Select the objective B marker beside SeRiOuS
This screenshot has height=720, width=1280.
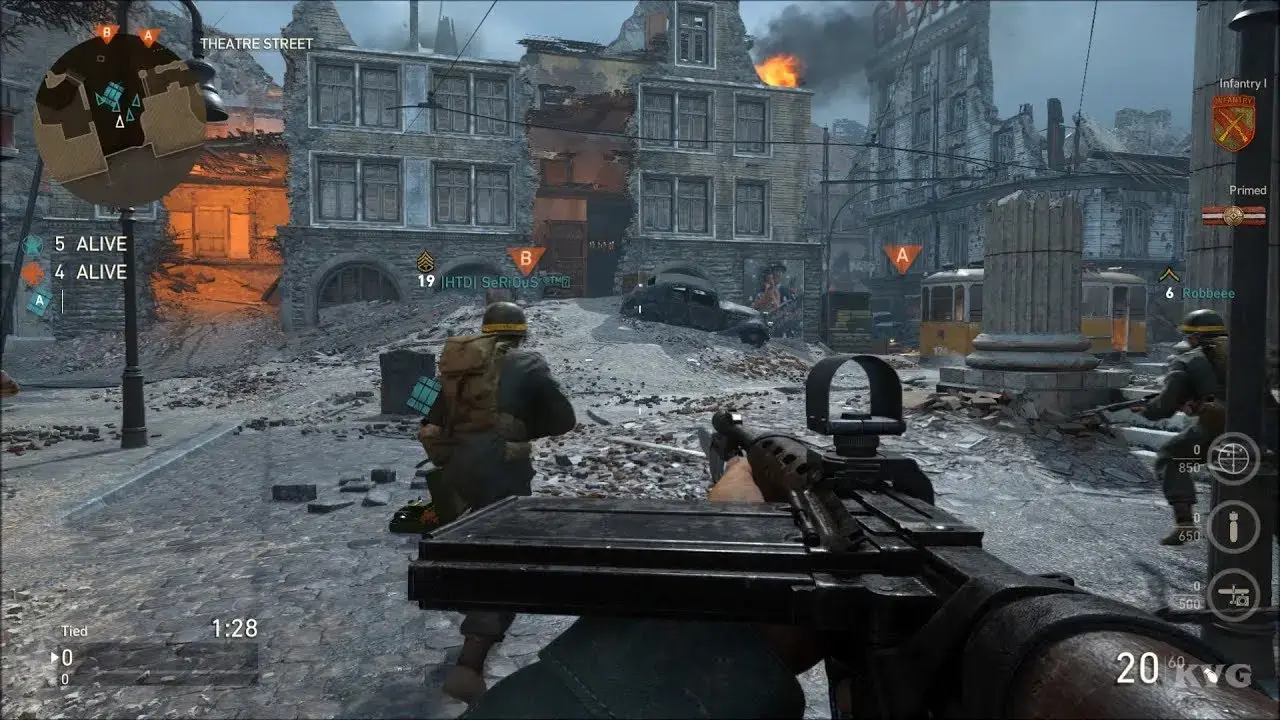[x=525, y=260]
